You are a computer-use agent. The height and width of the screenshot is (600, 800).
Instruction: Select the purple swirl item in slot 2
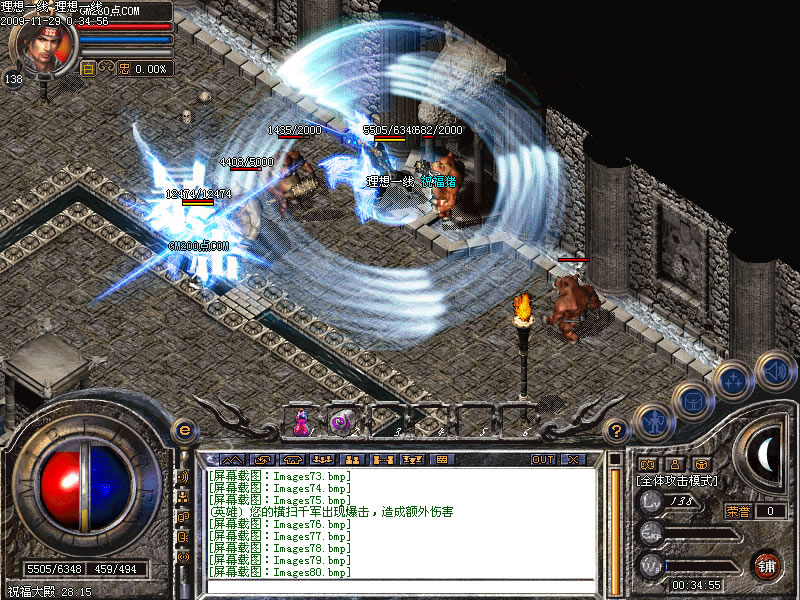(341, 424)
